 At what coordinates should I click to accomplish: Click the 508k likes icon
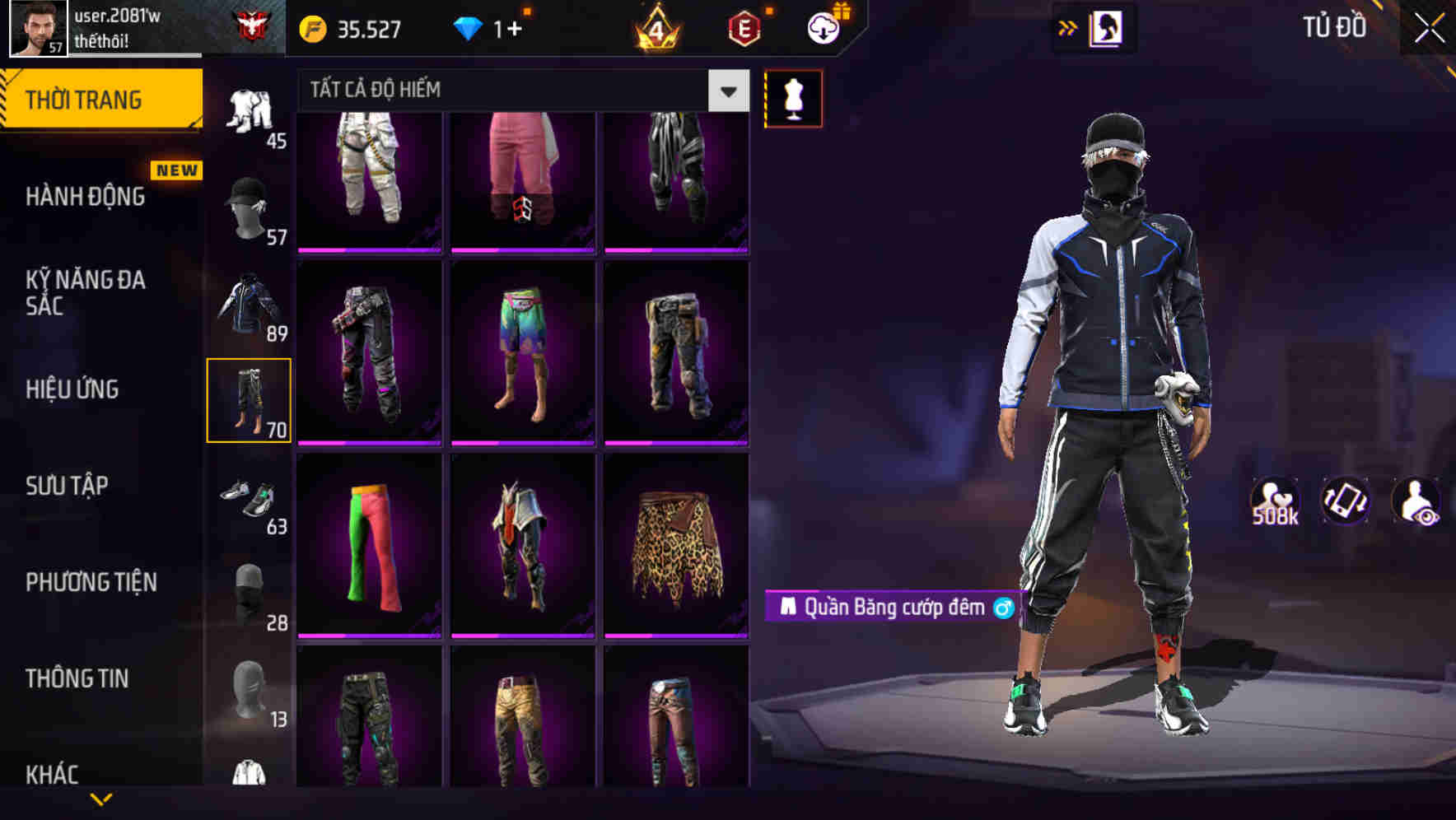[1276, 501]
